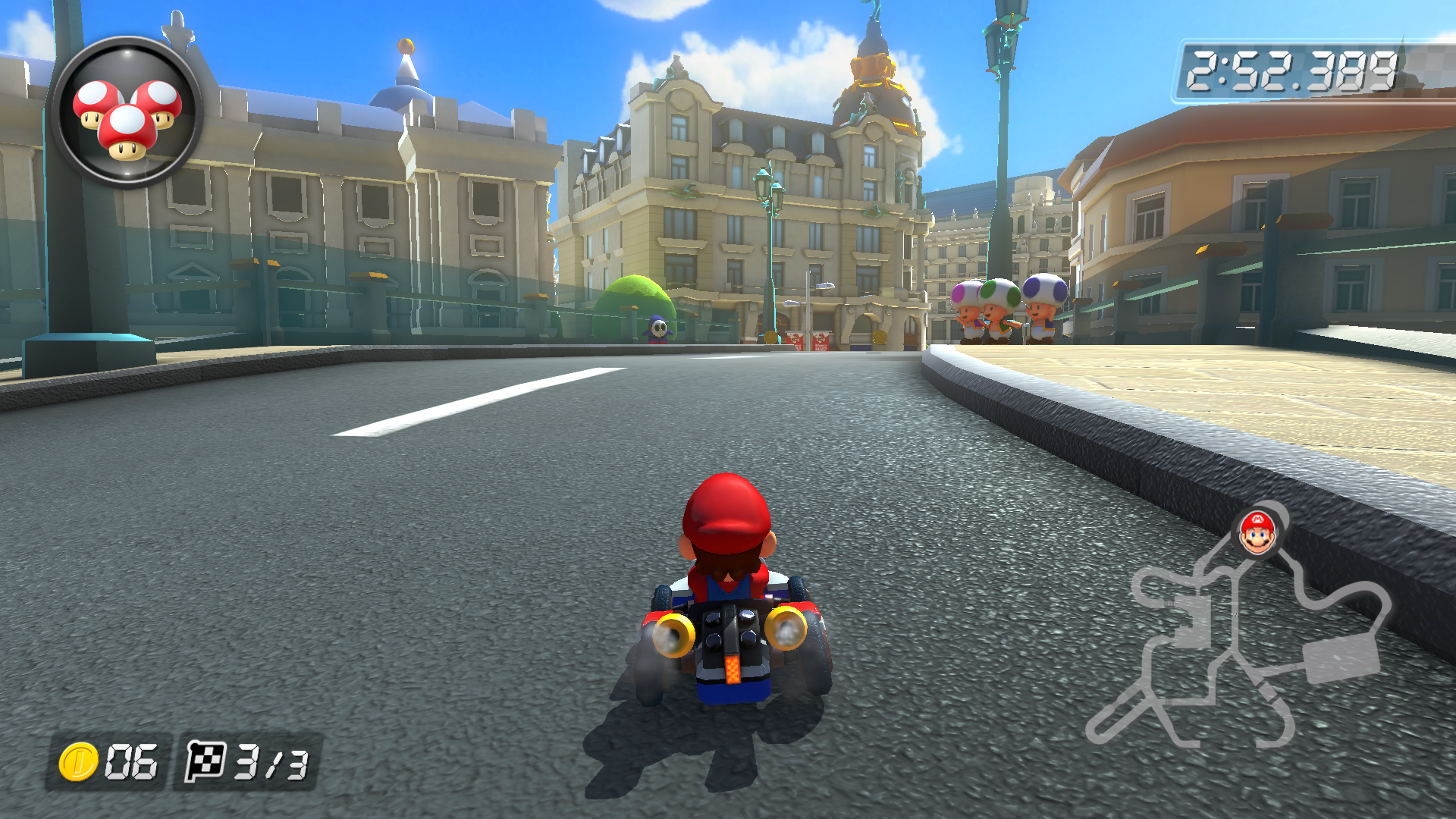Select Mario's head marker on the minimap
The height and width of the screenshot is (819, 1456).
(1257, 532)
